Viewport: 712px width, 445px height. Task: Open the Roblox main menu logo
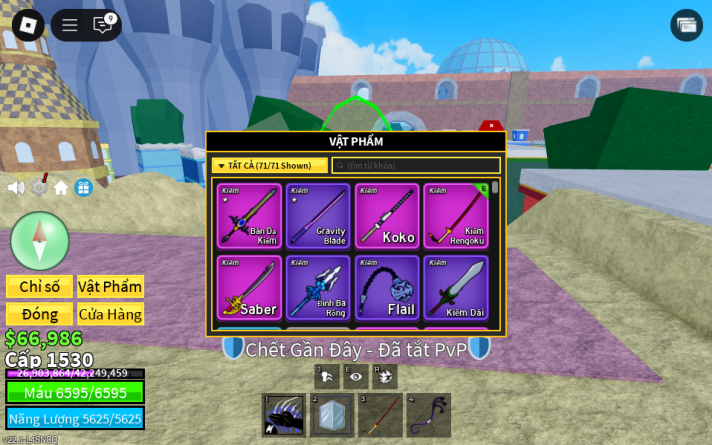click(27, 25)
